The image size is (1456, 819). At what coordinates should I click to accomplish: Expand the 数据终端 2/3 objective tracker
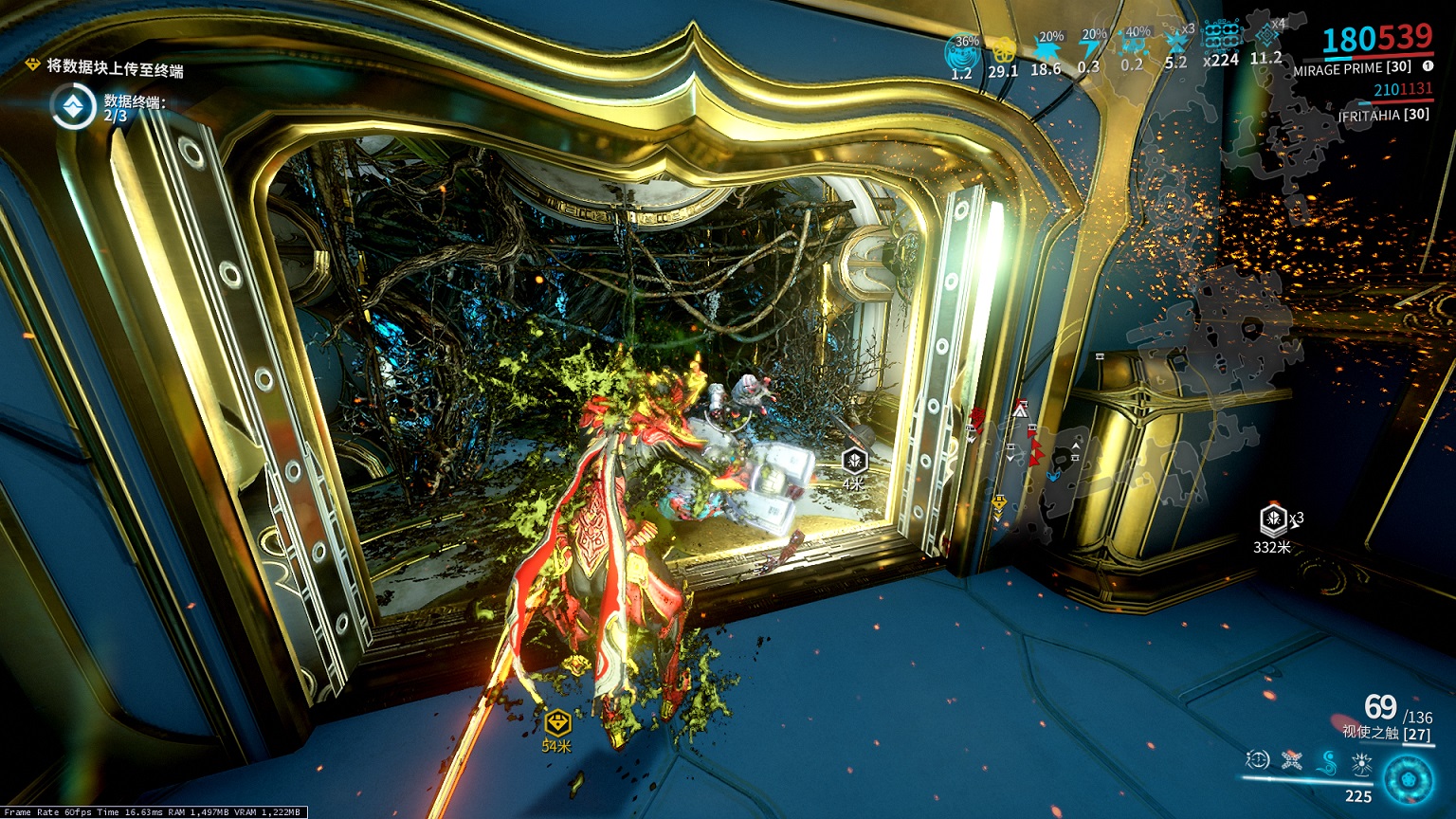tap(72, 105)
